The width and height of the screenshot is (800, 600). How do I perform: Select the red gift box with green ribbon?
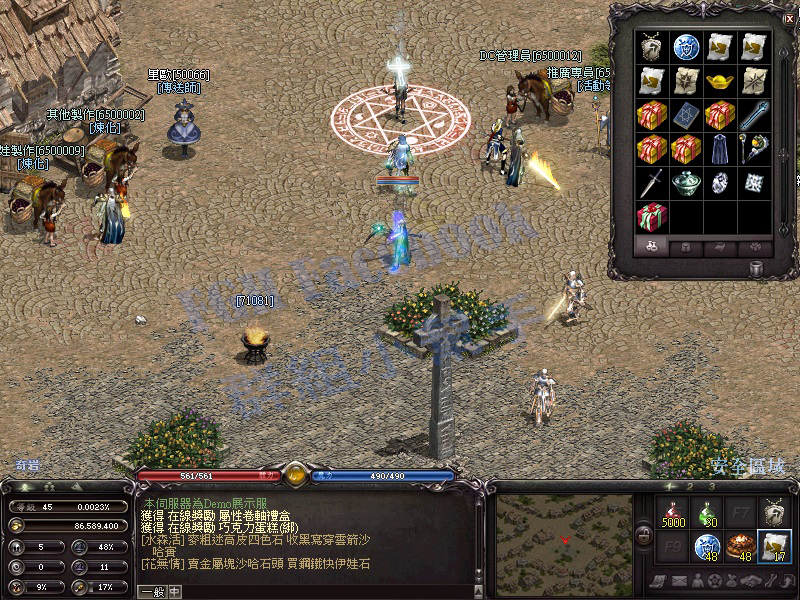651,215
